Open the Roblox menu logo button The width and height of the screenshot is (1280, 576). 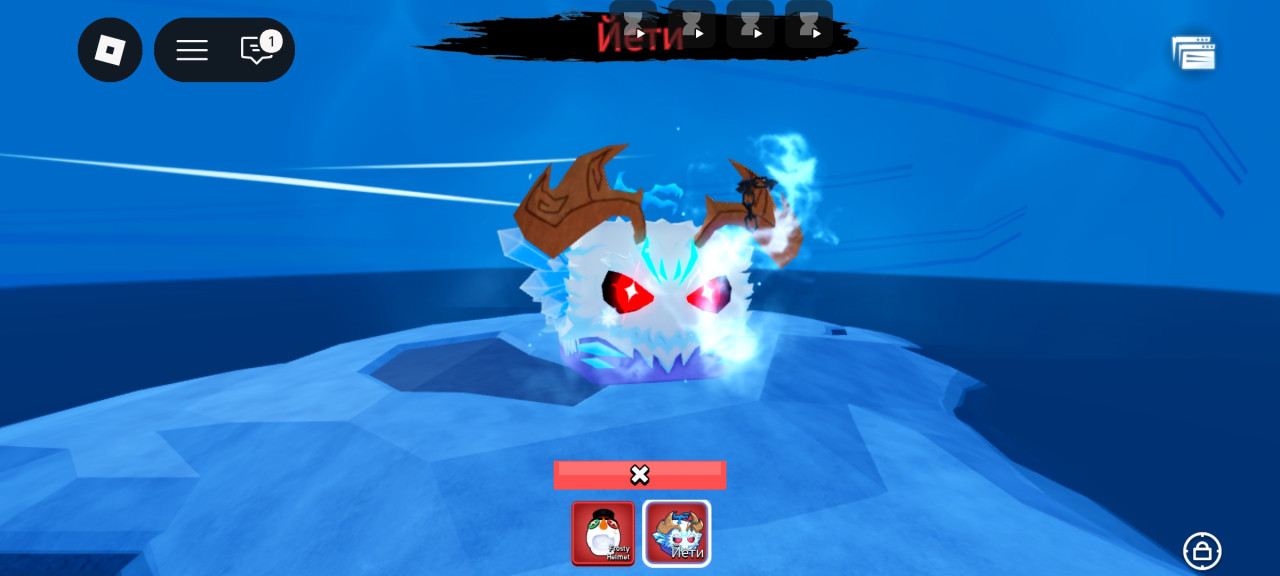[x=110, y=50]
